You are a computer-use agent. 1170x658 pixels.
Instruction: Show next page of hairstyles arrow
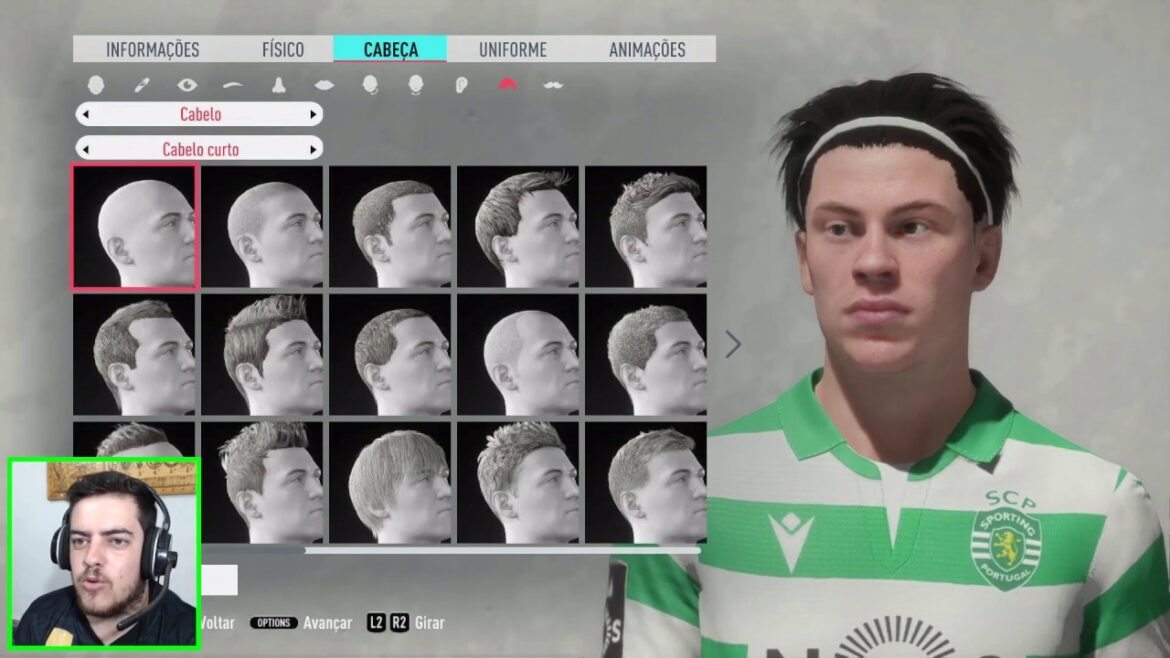[733, 344]
